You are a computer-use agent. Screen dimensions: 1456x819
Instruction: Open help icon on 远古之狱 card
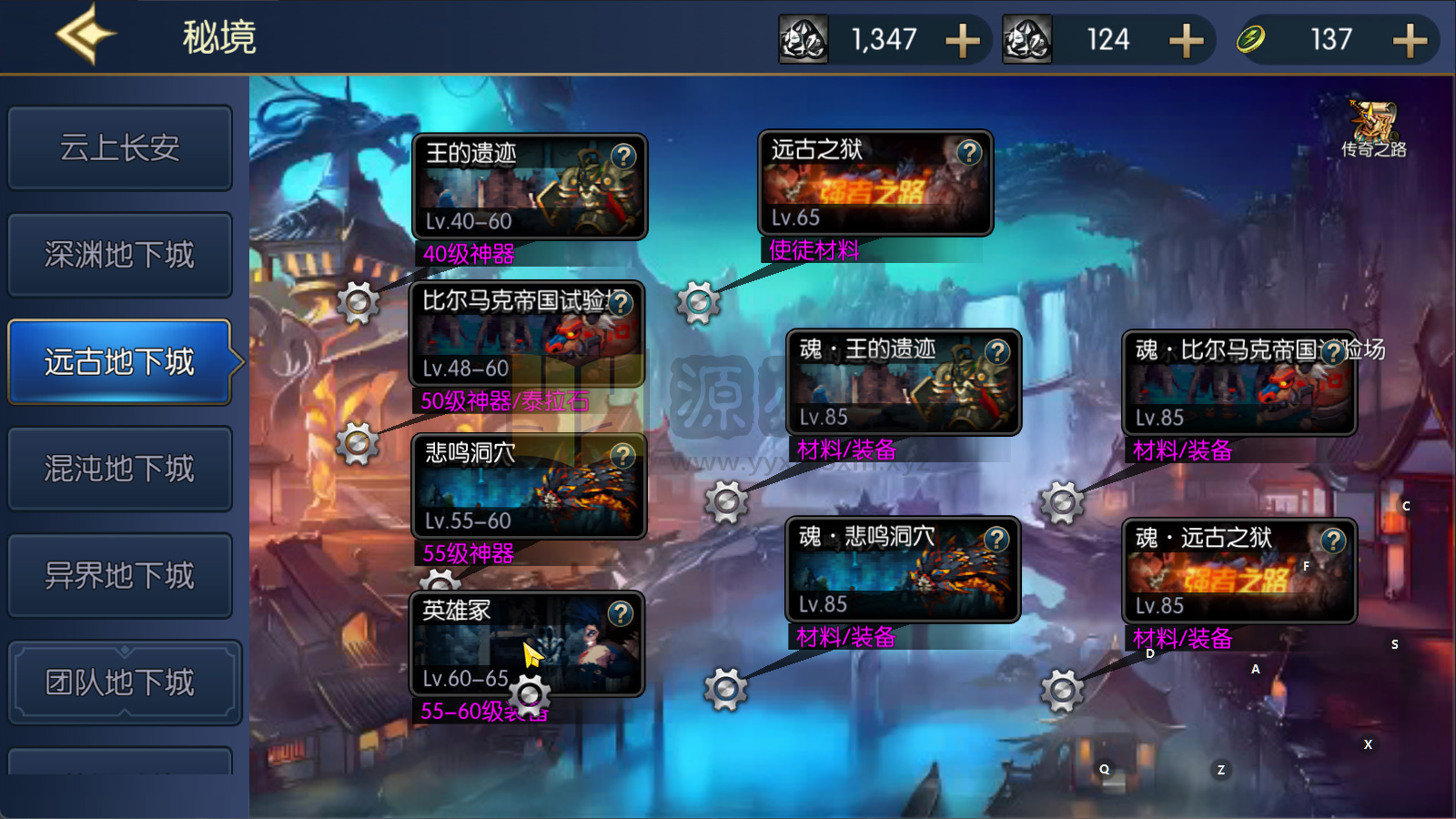point(970,153)
